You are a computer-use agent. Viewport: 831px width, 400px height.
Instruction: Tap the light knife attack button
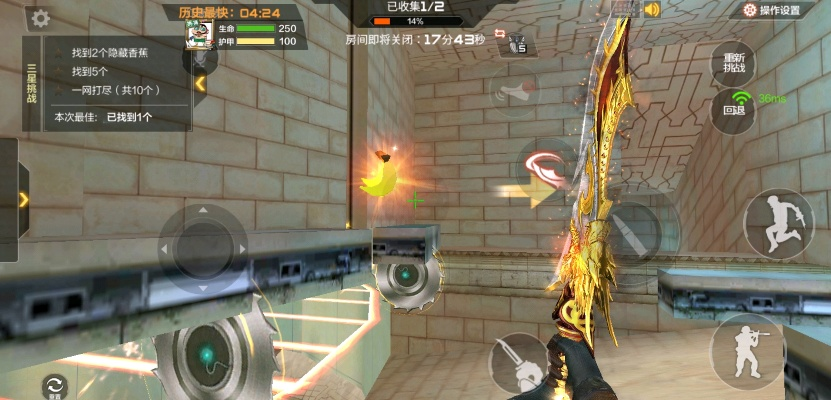point(517,362)
